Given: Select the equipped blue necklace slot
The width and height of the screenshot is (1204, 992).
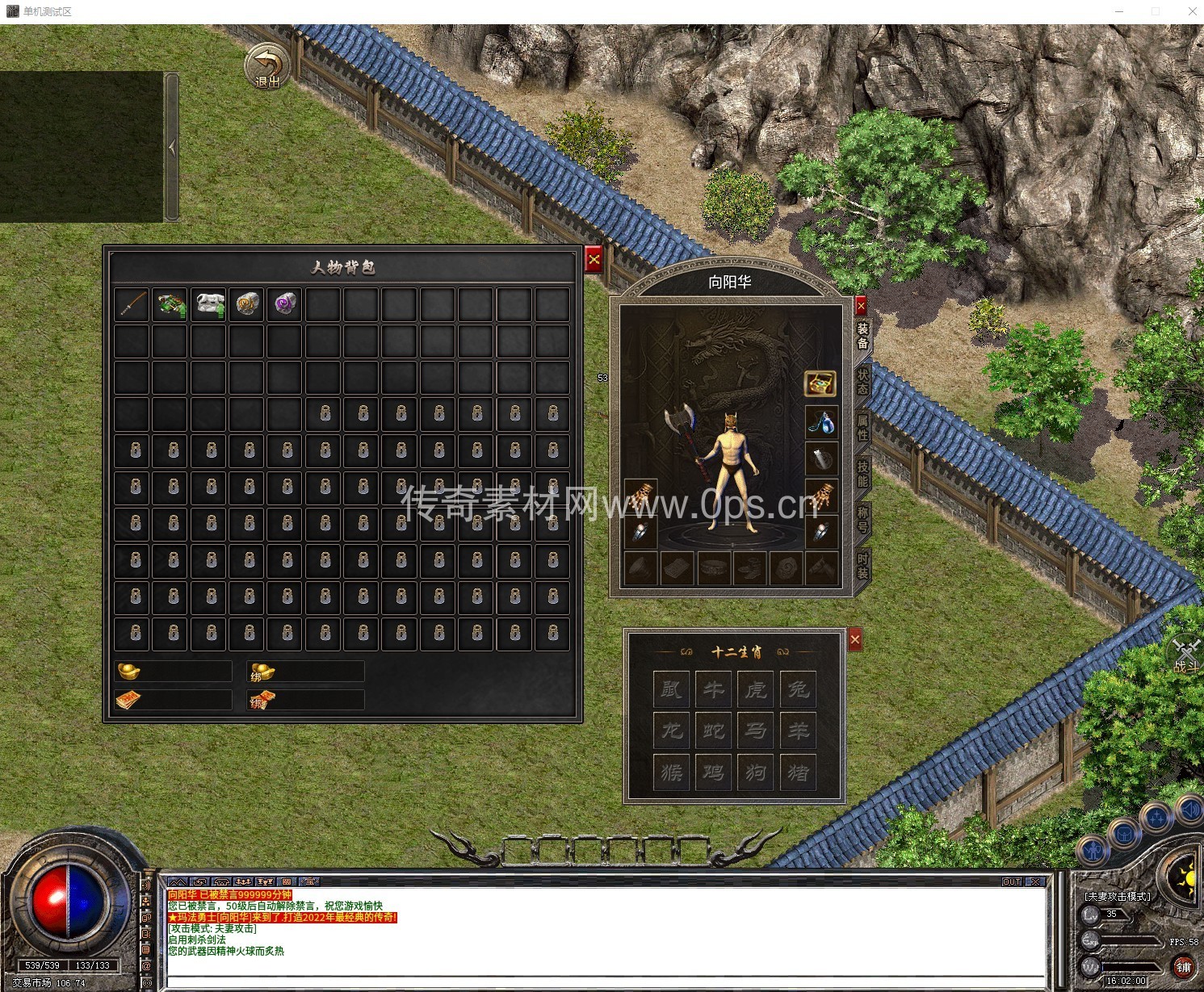Looking at the screenshot, I should (x=820, y=421).
